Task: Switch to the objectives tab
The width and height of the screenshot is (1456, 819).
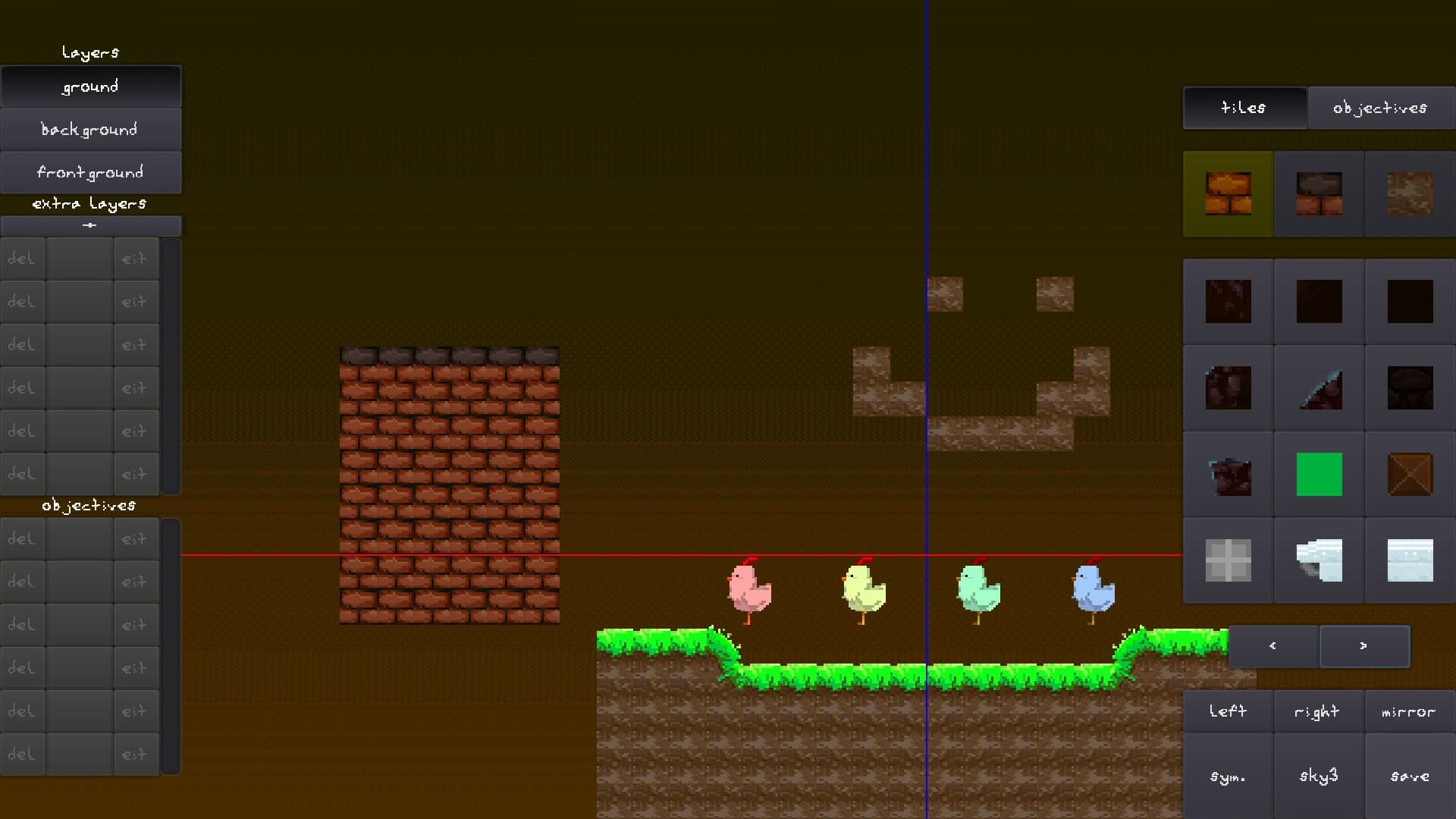Action: point(1381,107)
